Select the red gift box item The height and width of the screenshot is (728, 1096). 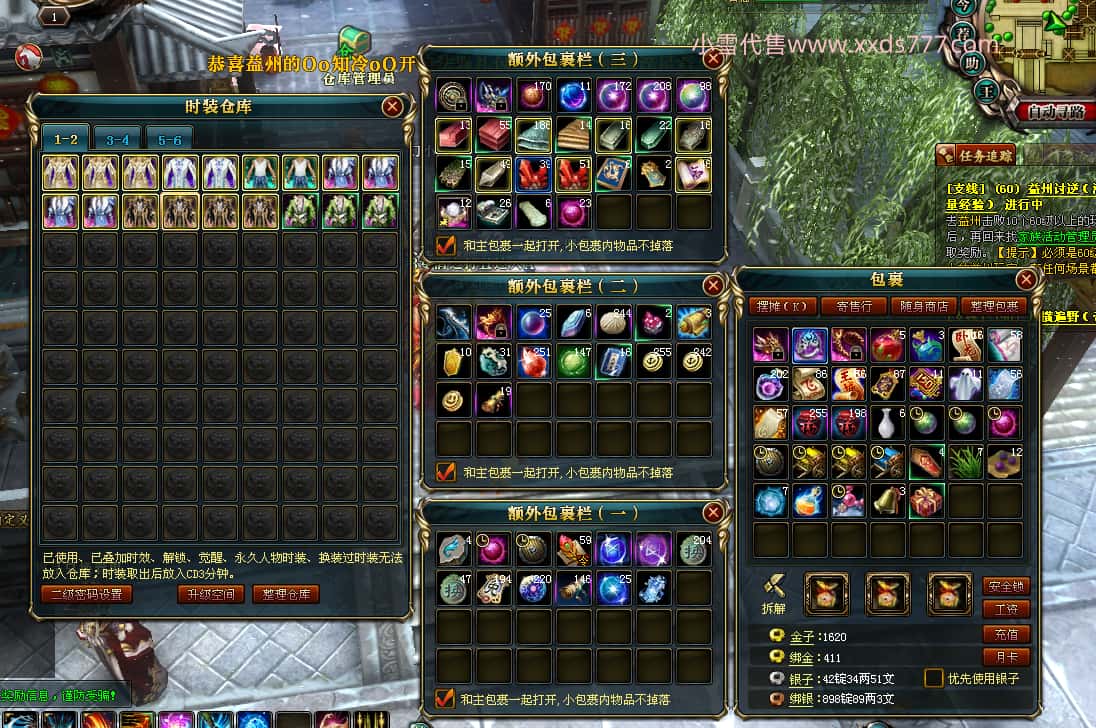926,500
